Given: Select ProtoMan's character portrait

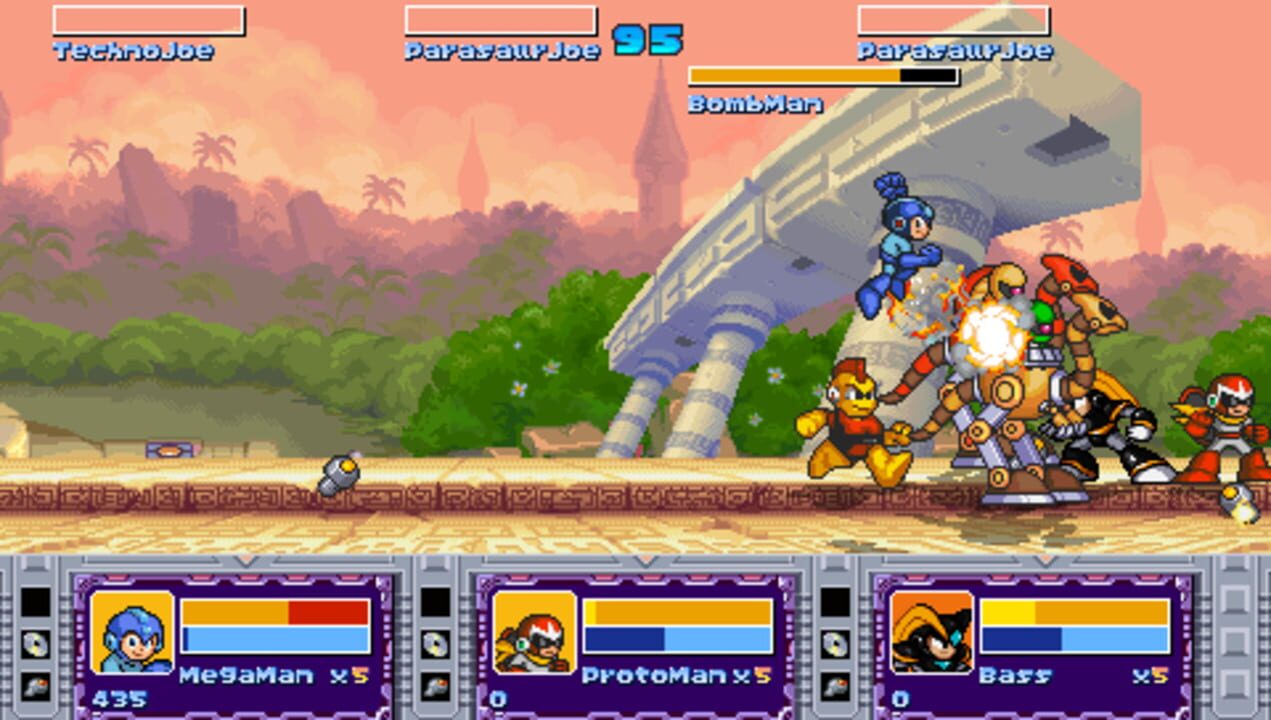Looking at the screenshot, I should [534, 632].
